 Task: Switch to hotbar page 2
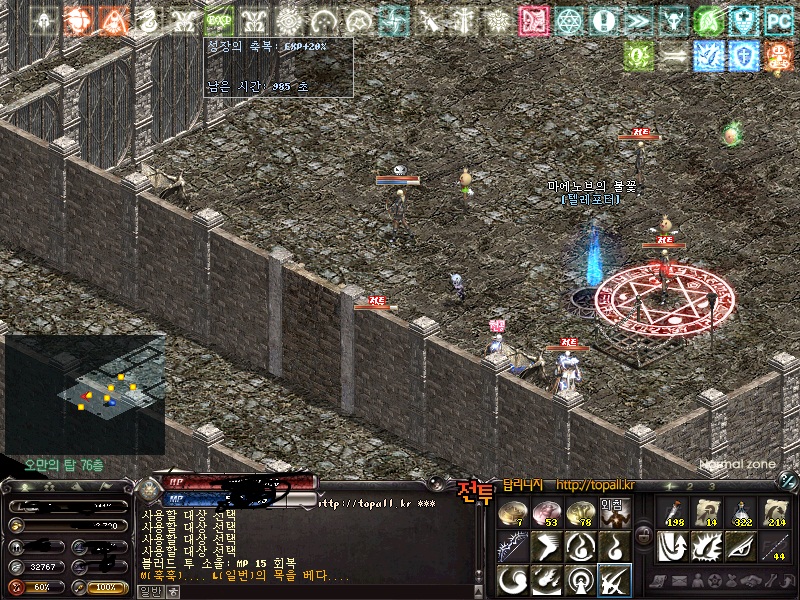pos(691,486)
